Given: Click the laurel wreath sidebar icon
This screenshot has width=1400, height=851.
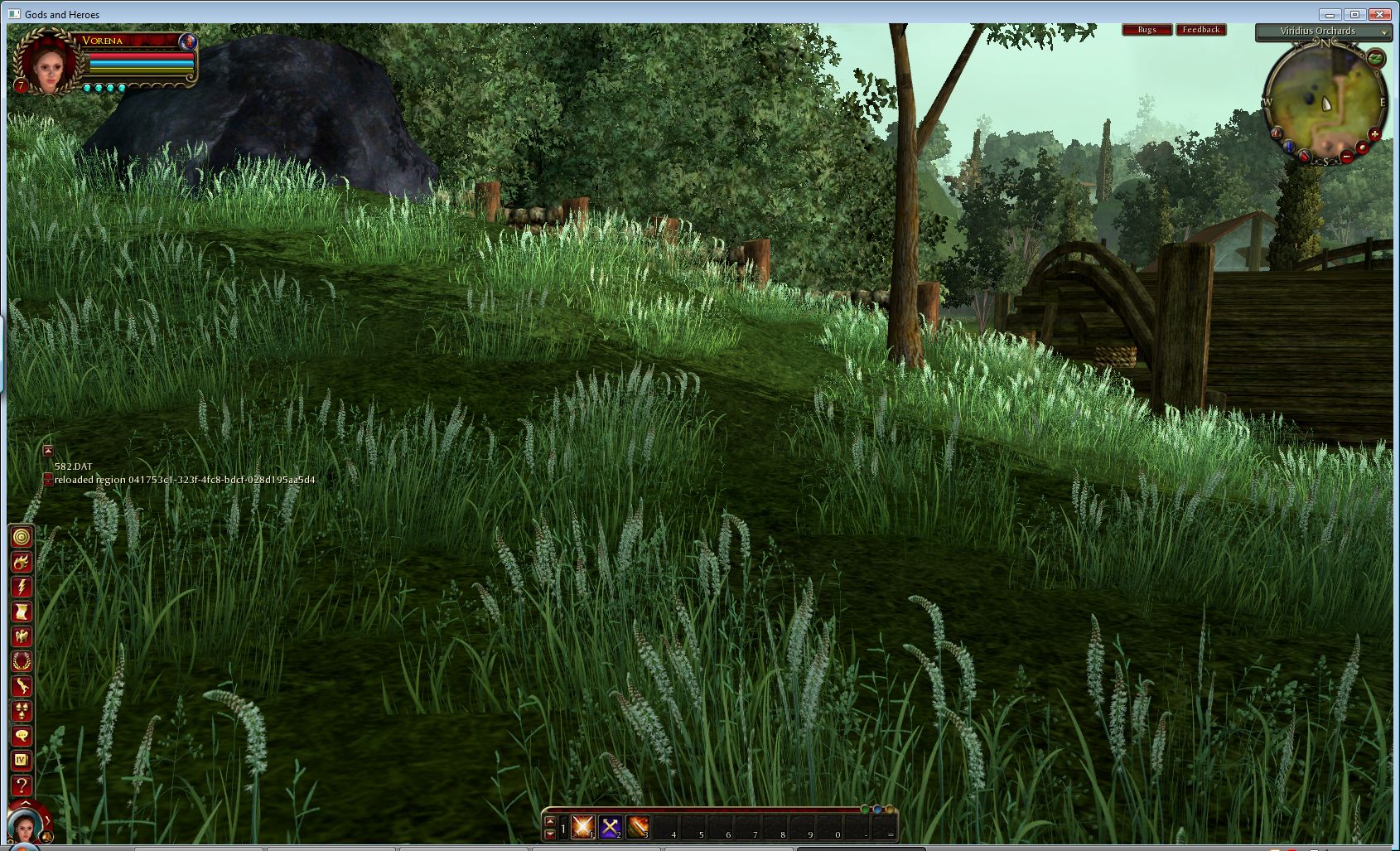Looking at the screenshot, I should click(x=22, y=661).
